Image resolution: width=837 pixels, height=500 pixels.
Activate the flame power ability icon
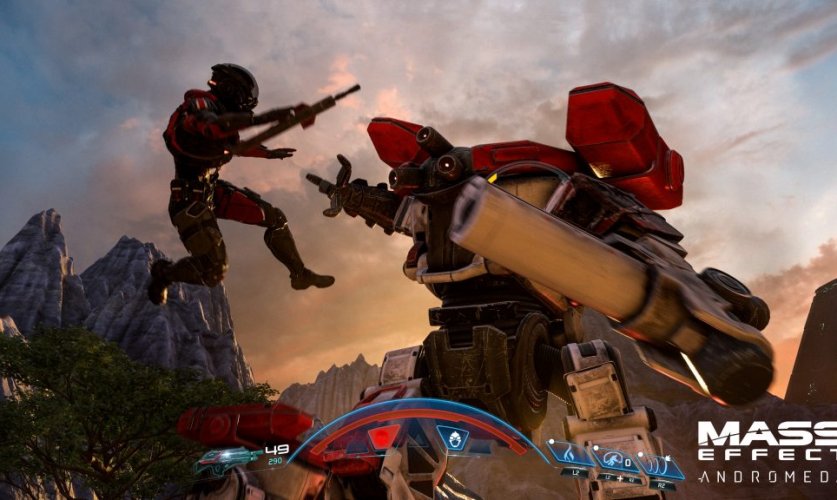point(568,455)
